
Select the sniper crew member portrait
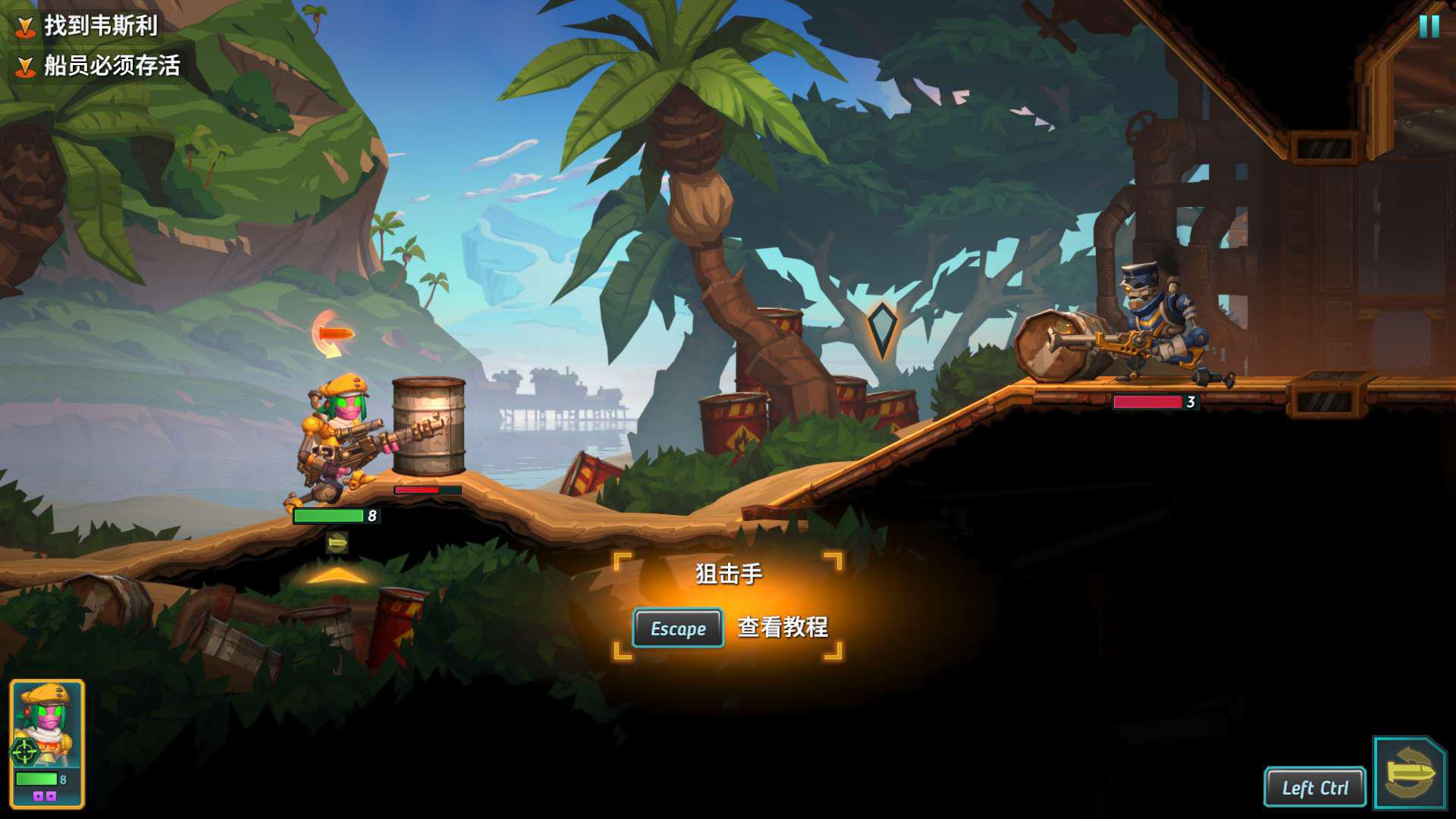pyautogui.click(x=47, y=742)
